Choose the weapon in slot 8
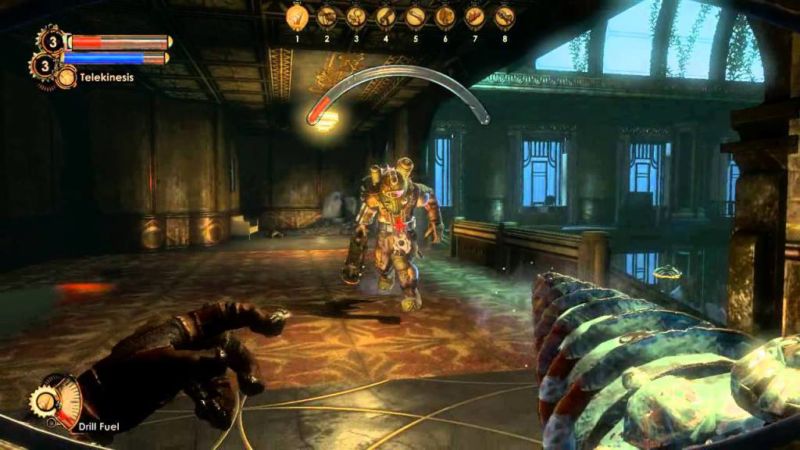 coord(504,17)
